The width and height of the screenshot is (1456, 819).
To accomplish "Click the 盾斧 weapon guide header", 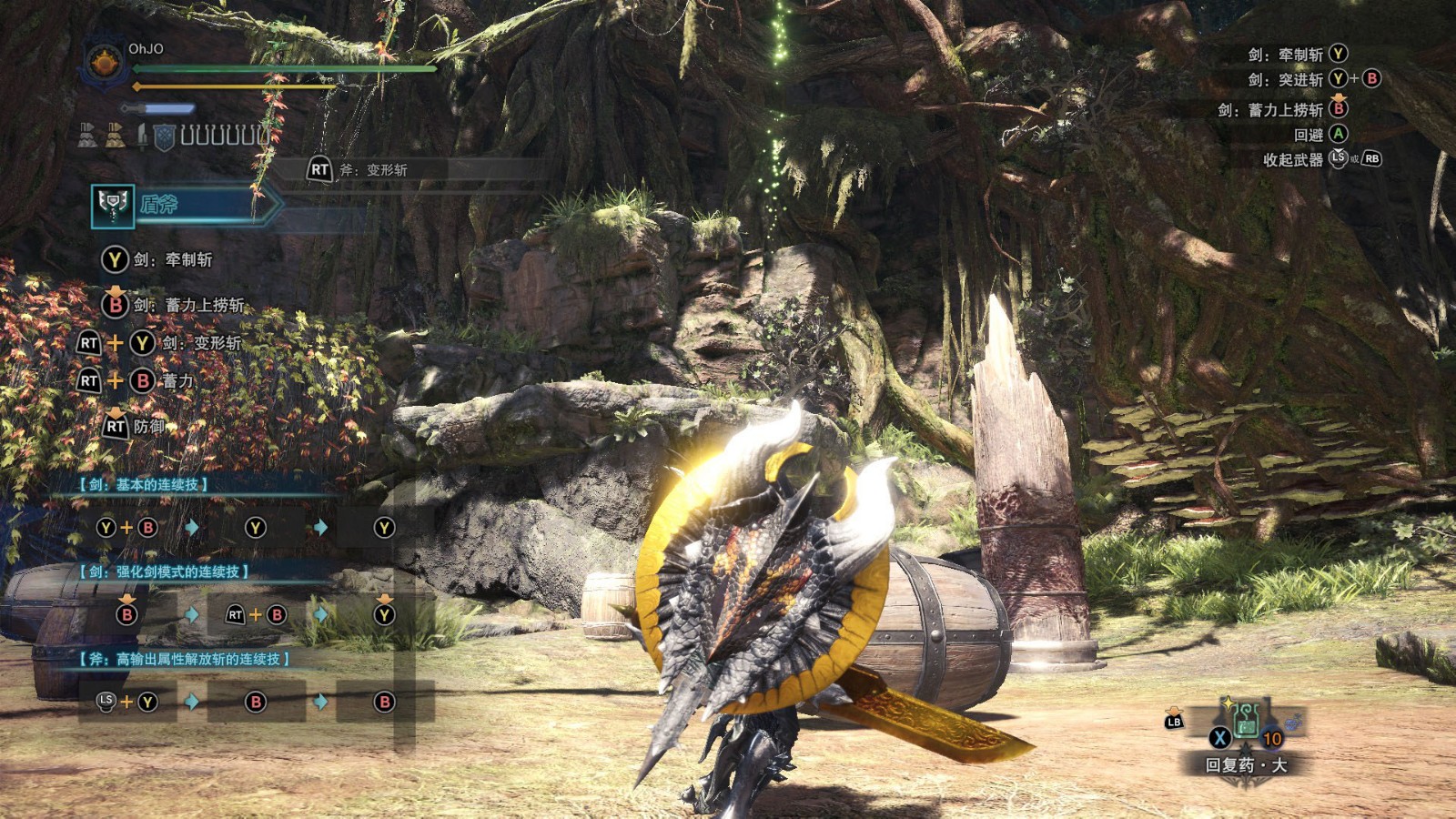I will pos(182,206).
